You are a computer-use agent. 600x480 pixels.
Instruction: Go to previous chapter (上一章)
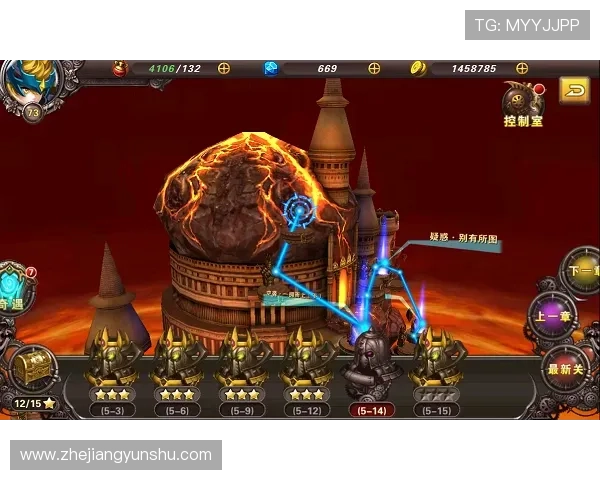[x=554, y=318]
